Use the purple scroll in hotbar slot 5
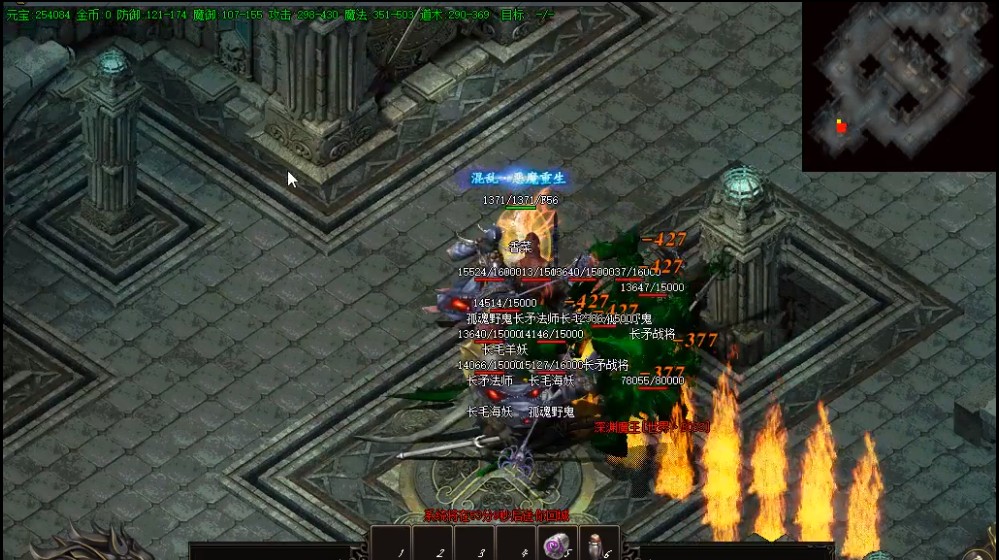999x560 pixels. [x=554, y=545]
